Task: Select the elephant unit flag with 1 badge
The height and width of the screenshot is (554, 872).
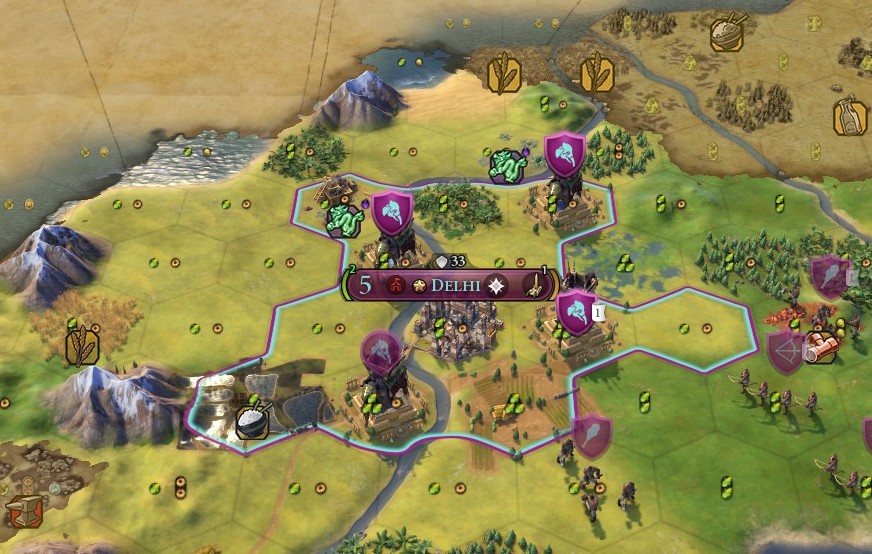Action: (577, 313)
